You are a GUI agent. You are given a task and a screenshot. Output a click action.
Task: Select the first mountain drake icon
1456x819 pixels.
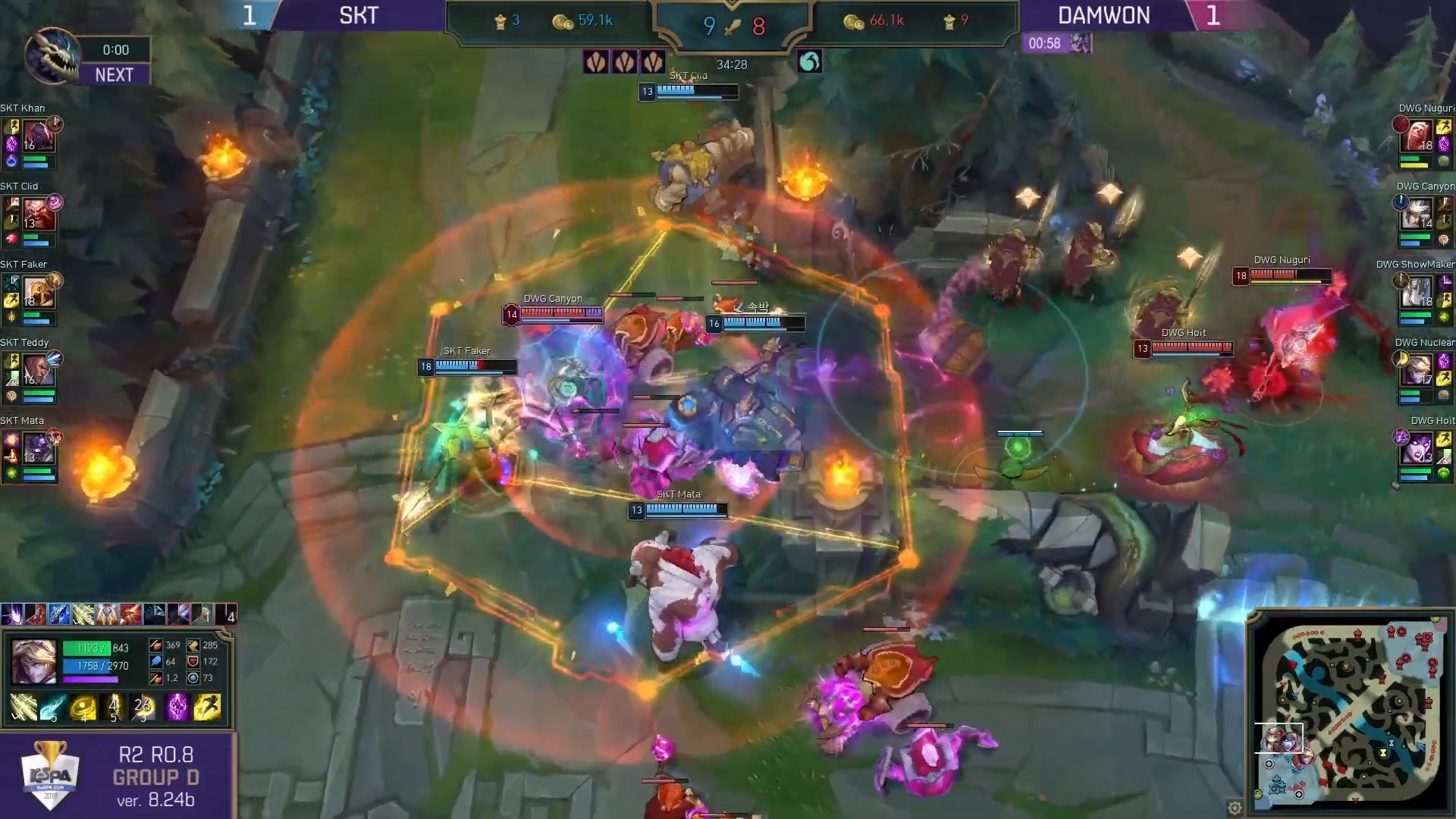click(x=596, y=62)
